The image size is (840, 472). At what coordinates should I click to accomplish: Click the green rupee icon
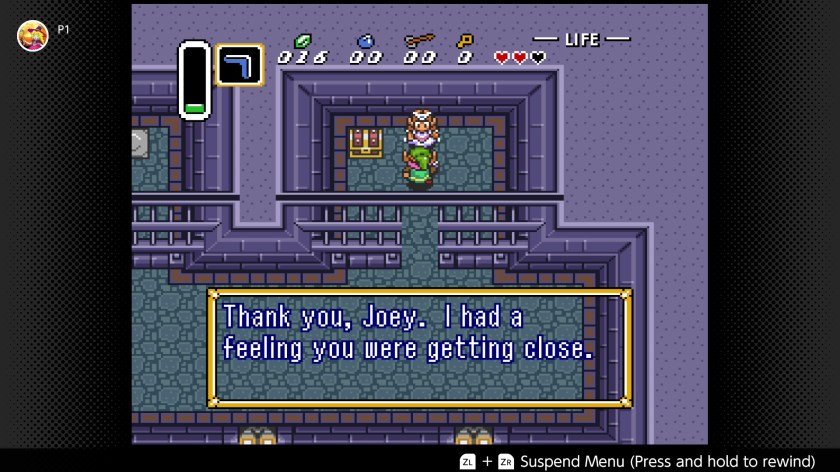point(302,42)
